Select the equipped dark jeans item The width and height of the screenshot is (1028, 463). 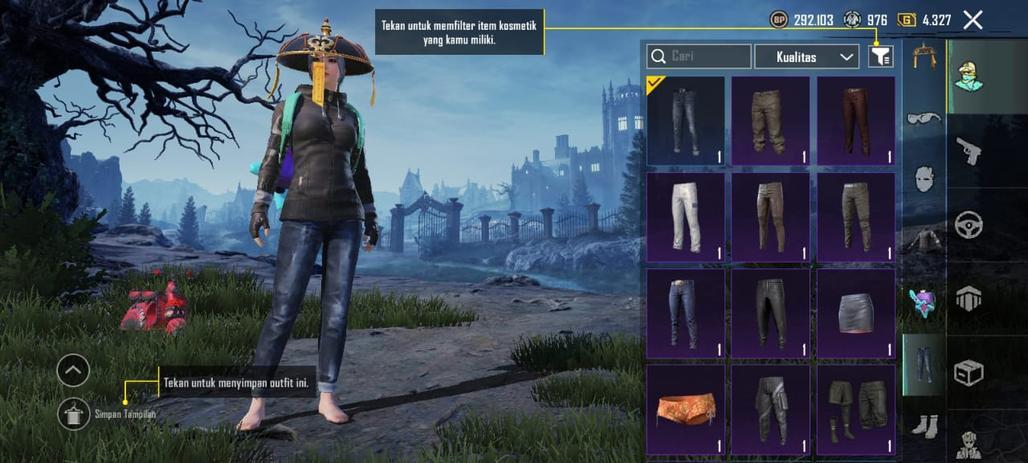[685, 121]
